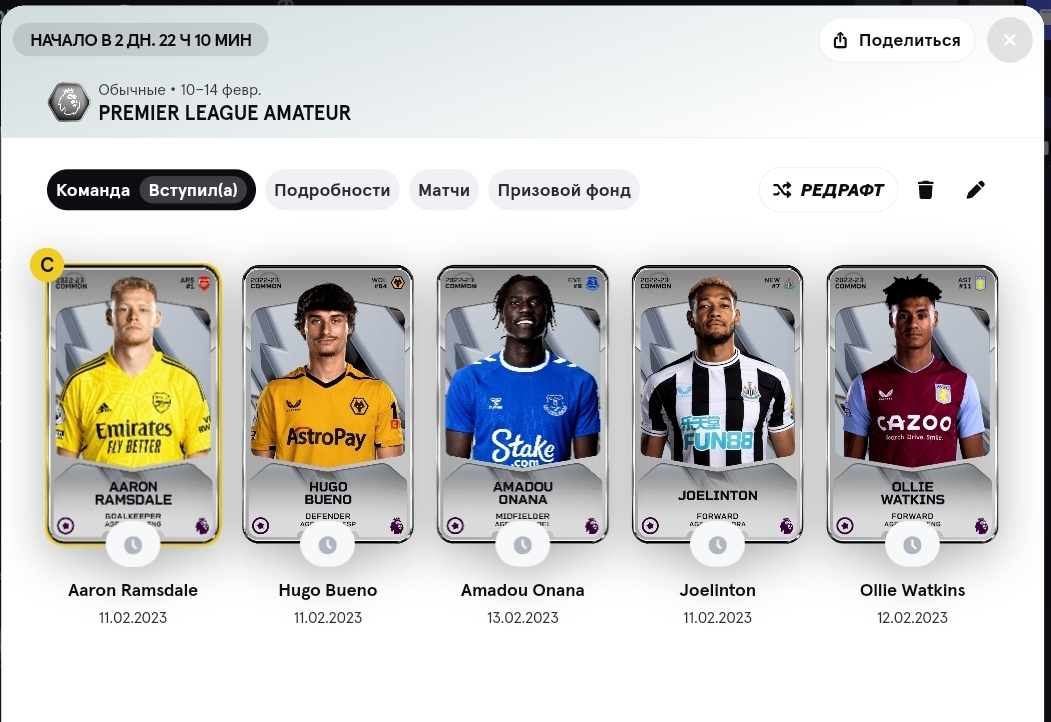Click the Premier League Amateur hexagon badge
Viewport: 1051px width, 722px height.
(69, 102)
